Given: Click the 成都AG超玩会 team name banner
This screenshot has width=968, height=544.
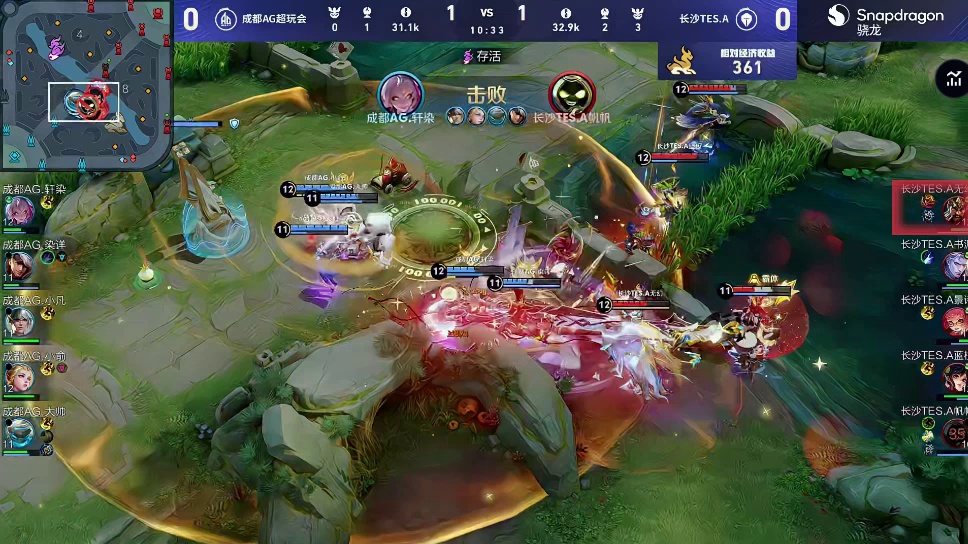Looking at the screenshot, I should (273, 18).
